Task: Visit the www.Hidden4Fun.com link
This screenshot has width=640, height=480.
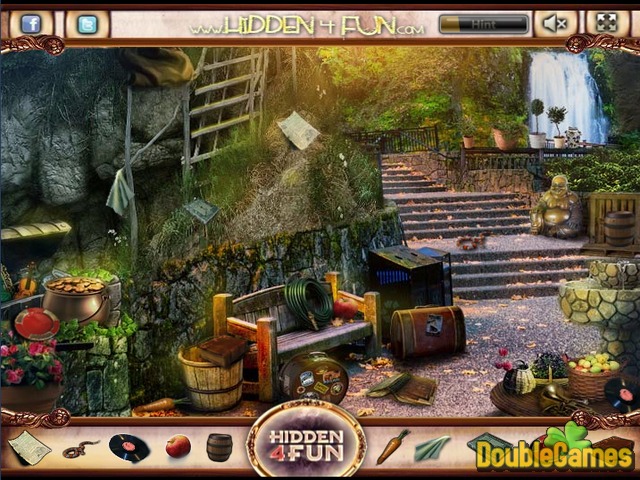Action: click(311, 25)
